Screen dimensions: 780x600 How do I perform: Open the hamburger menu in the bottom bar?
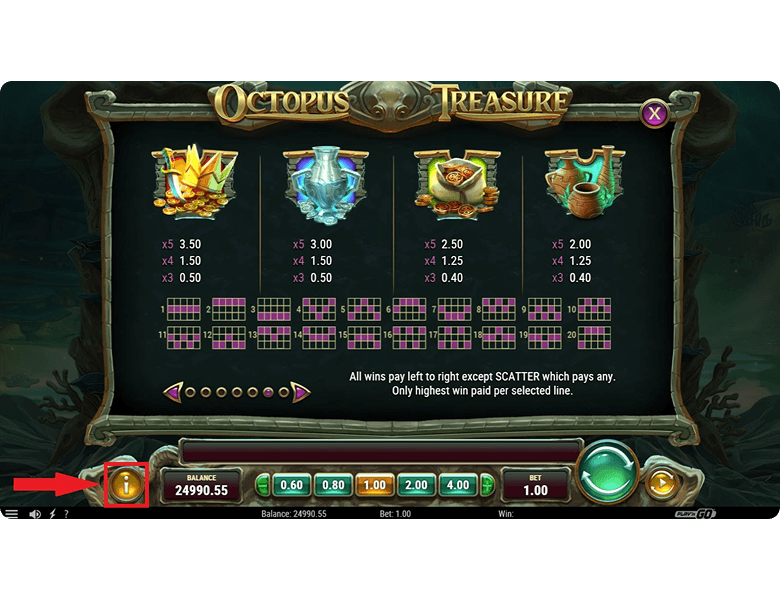pos(12,514)
